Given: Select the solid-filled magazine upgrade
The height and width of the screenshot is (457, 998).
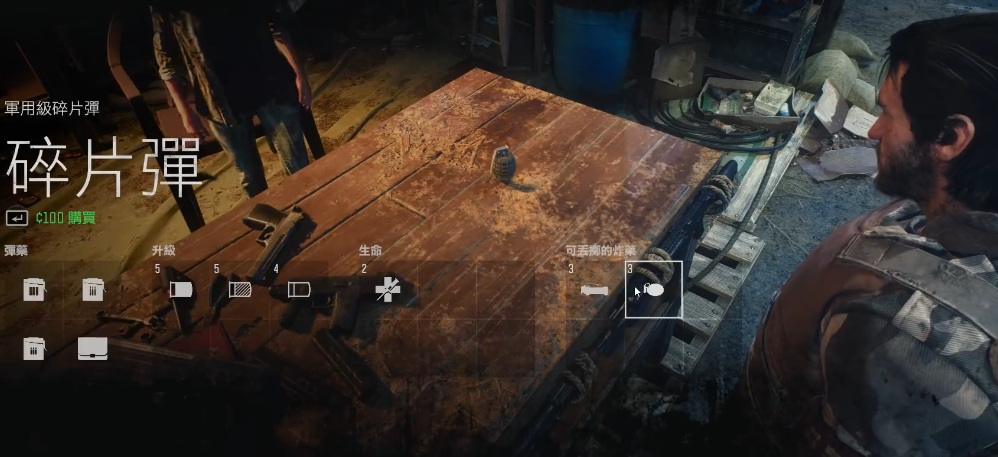Looking at the screenshot, I should pos(181,290).
